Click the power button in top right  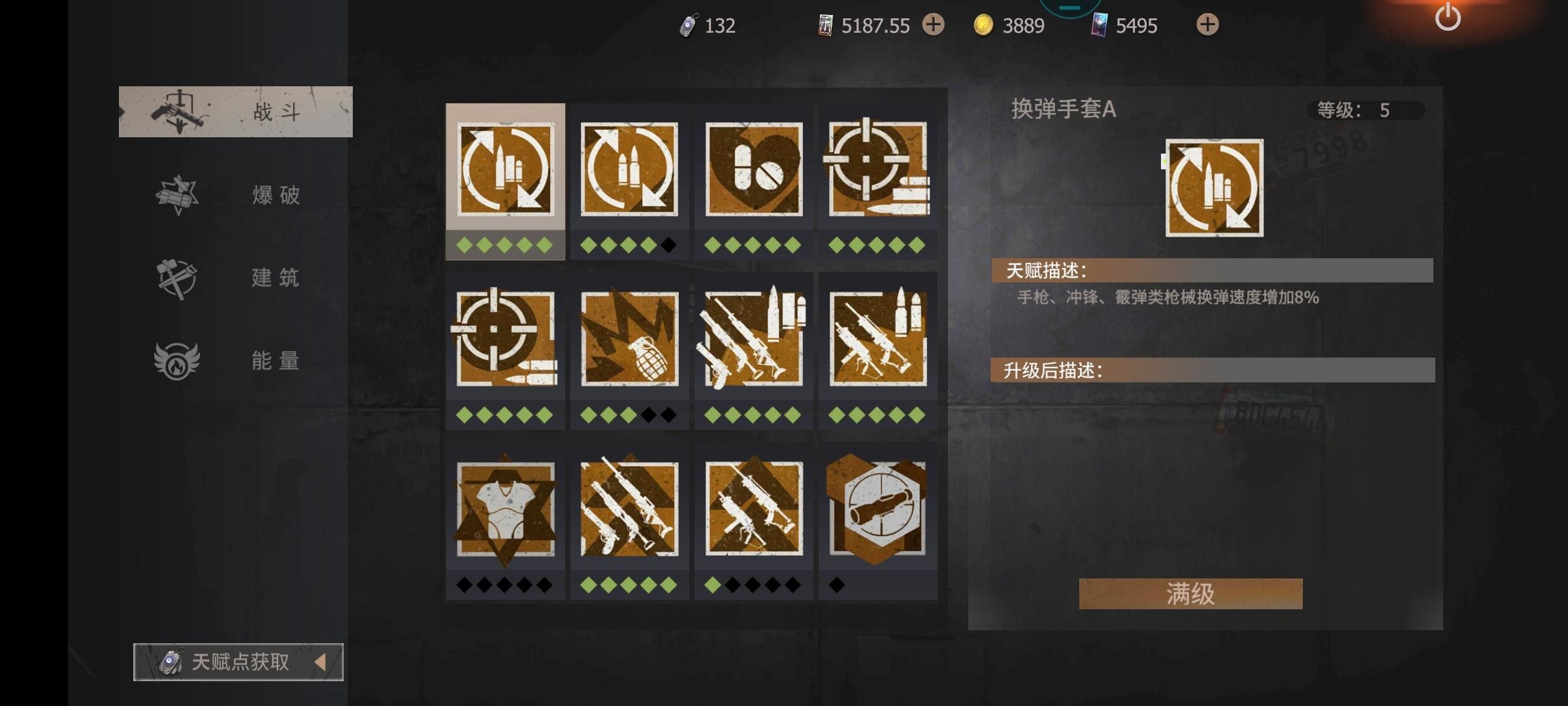pyautogui.click(x=1449, y=18)
